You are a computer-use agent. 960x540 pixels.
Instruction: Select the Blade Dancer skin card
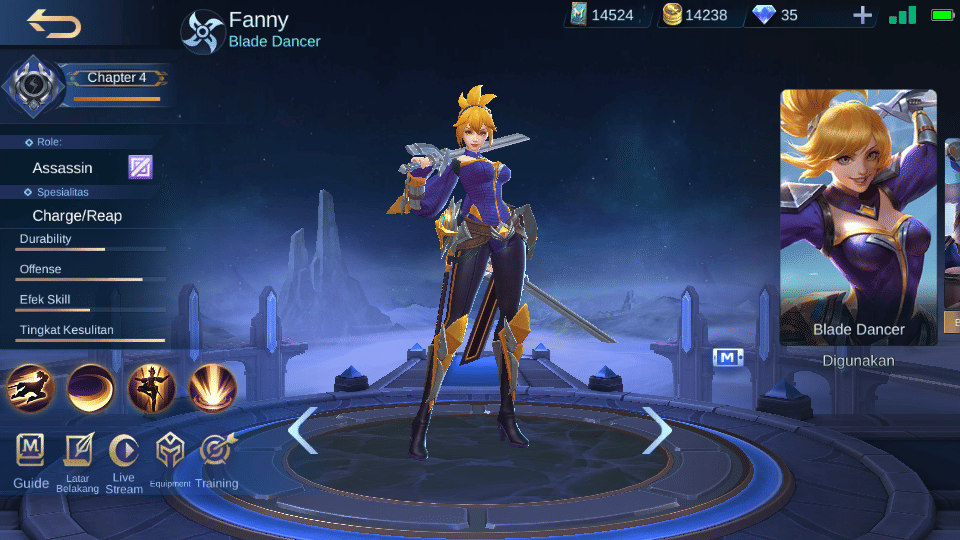(x=858, y=217)
